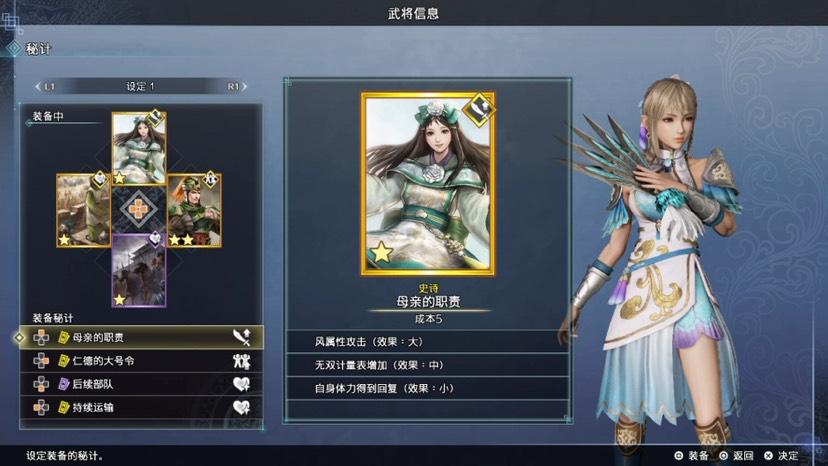Image resolution: width=828 pixels, height=466 pixels.
Task: Pick the 持续运输 list entry
Action: (141, 407)
